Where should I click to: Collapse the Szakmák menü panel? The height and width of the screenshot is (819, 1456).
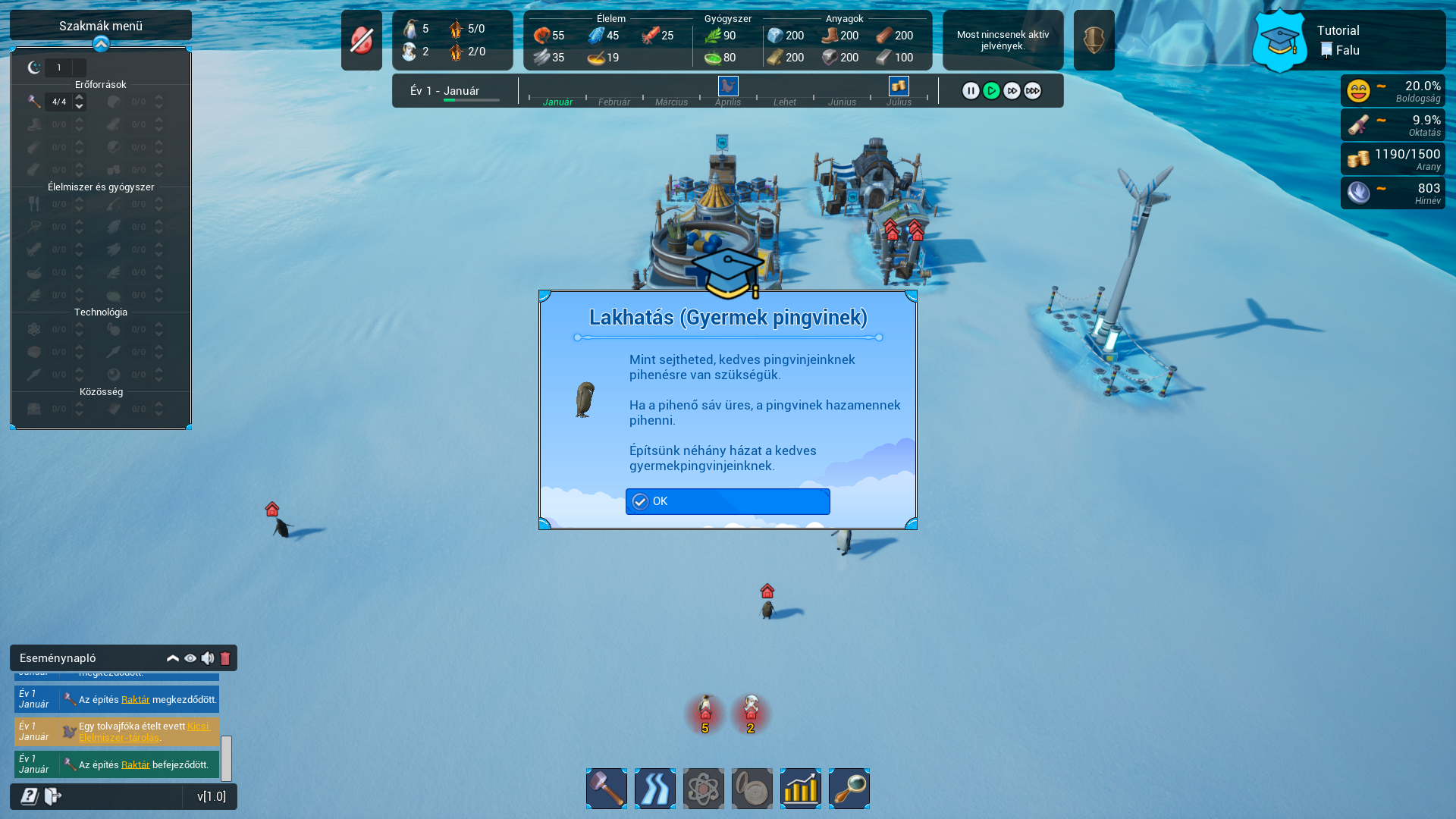point(101,45)
